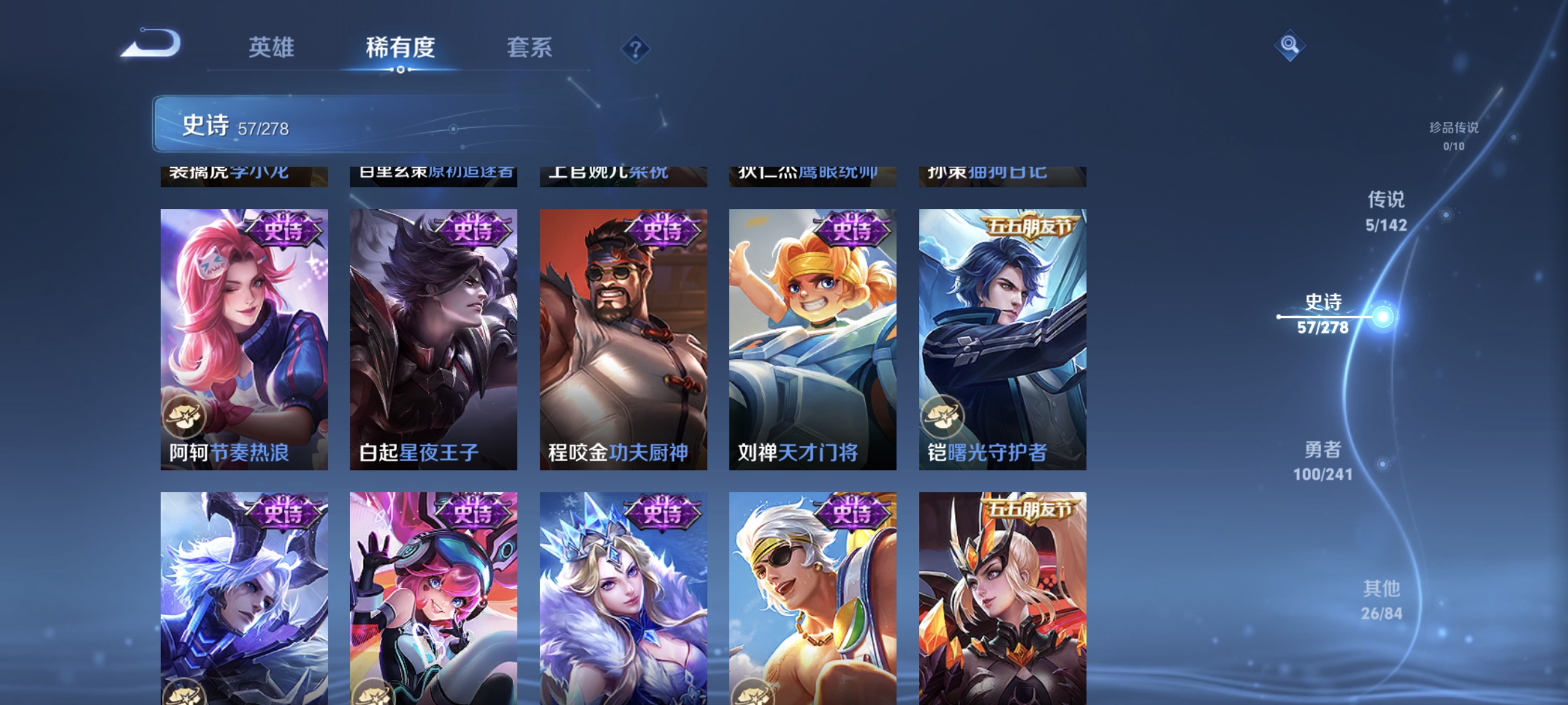
Task: Click the magnifier search icon top right
Action: [x=1290, y=45]
